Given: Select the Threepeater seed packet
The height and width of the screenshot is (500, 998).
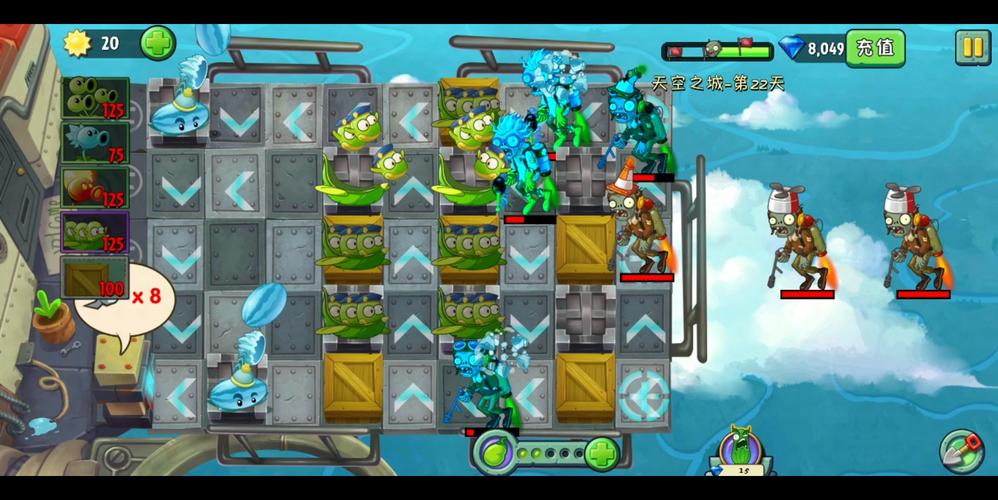Looking at the screenshot, I should point(95,99).
